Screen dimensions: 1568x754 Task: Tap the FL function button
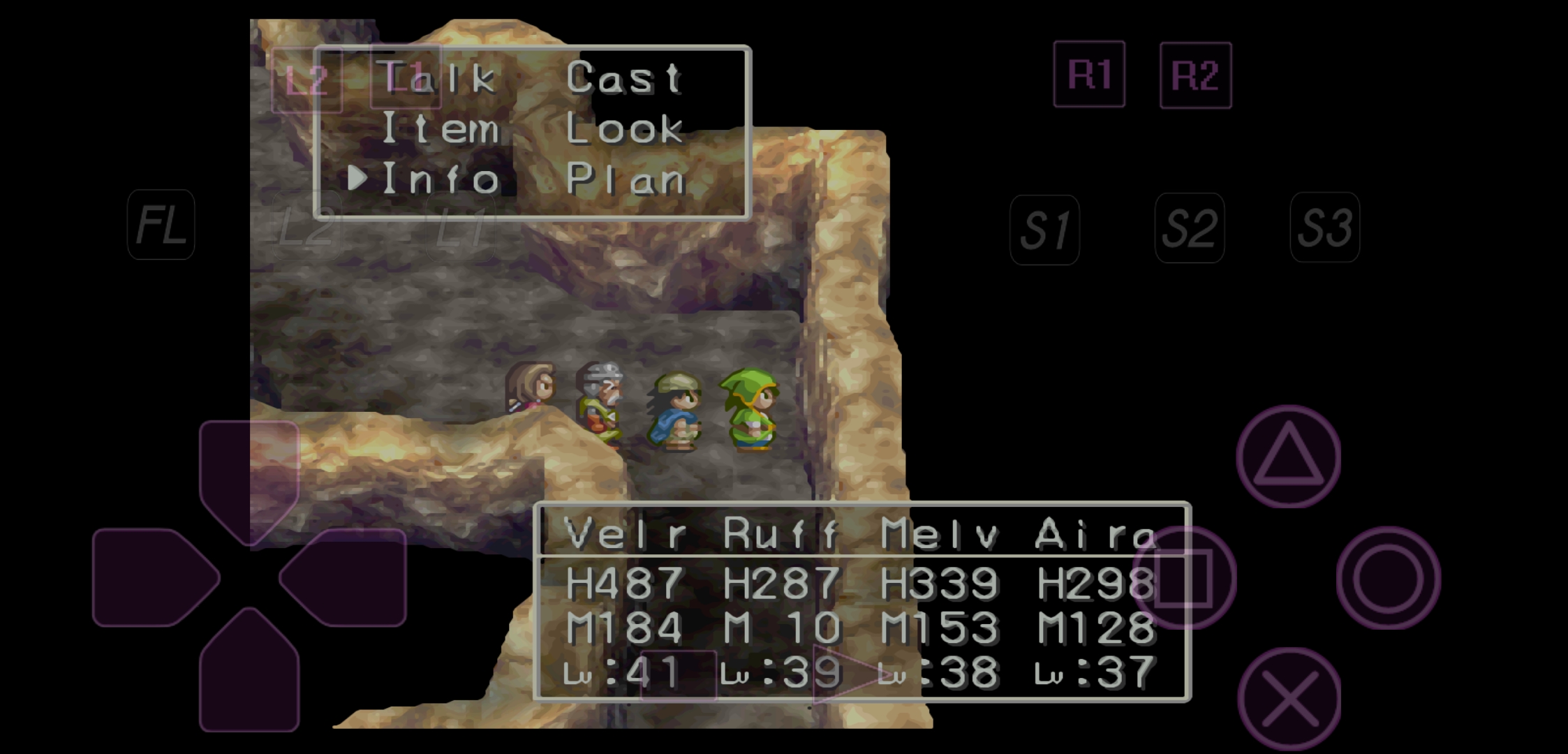point(161,225)
